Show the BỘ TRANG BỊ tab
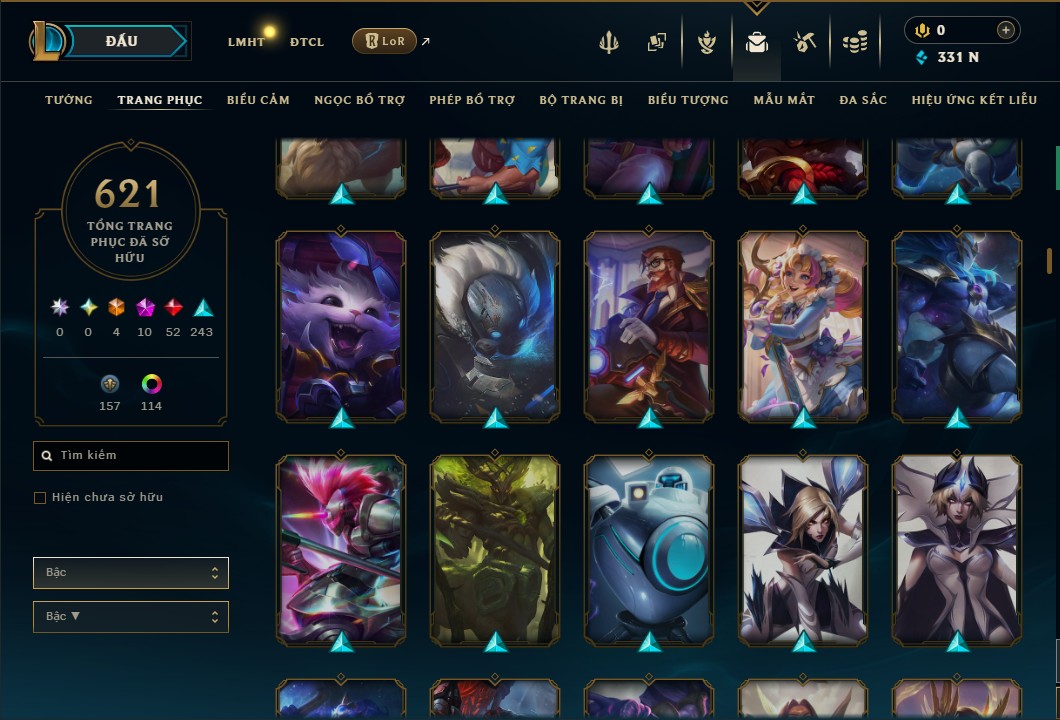The height and width of the screenshot is (720, 1060). coord(581,100)
